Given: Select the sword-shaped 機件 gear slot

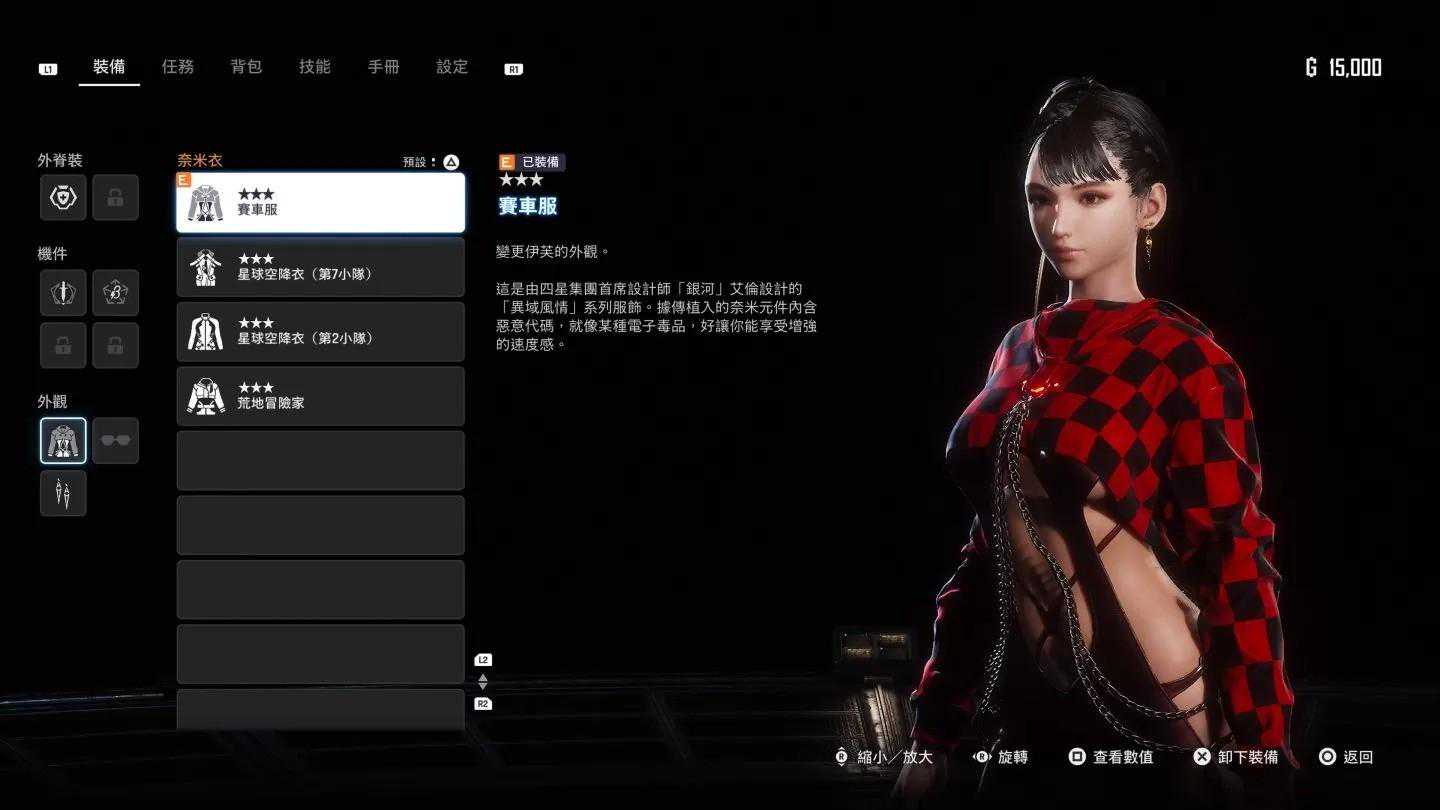Looking at the screenshot, I should click(x=63, y=293).
